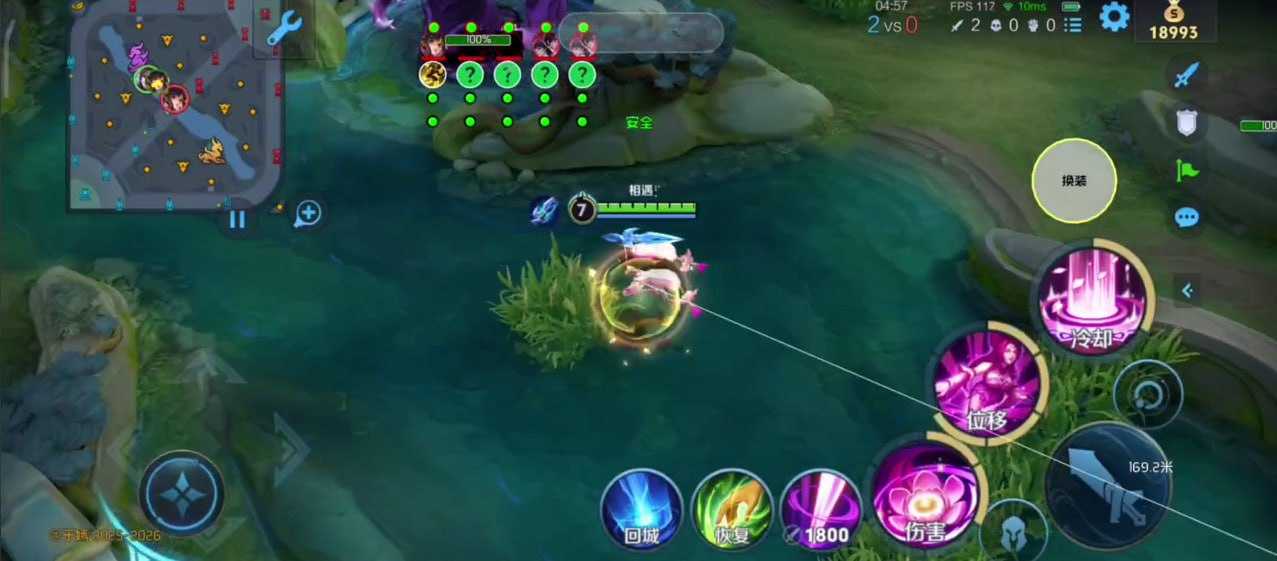Open the scoreboard list icon
The image size is (1277, 561).
(x=1073, y=25)
